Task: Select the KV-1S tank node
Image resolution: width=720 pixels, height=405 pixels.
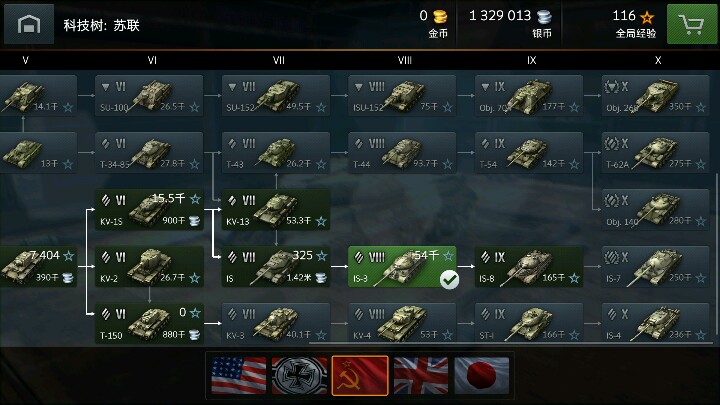Action: 148,210
